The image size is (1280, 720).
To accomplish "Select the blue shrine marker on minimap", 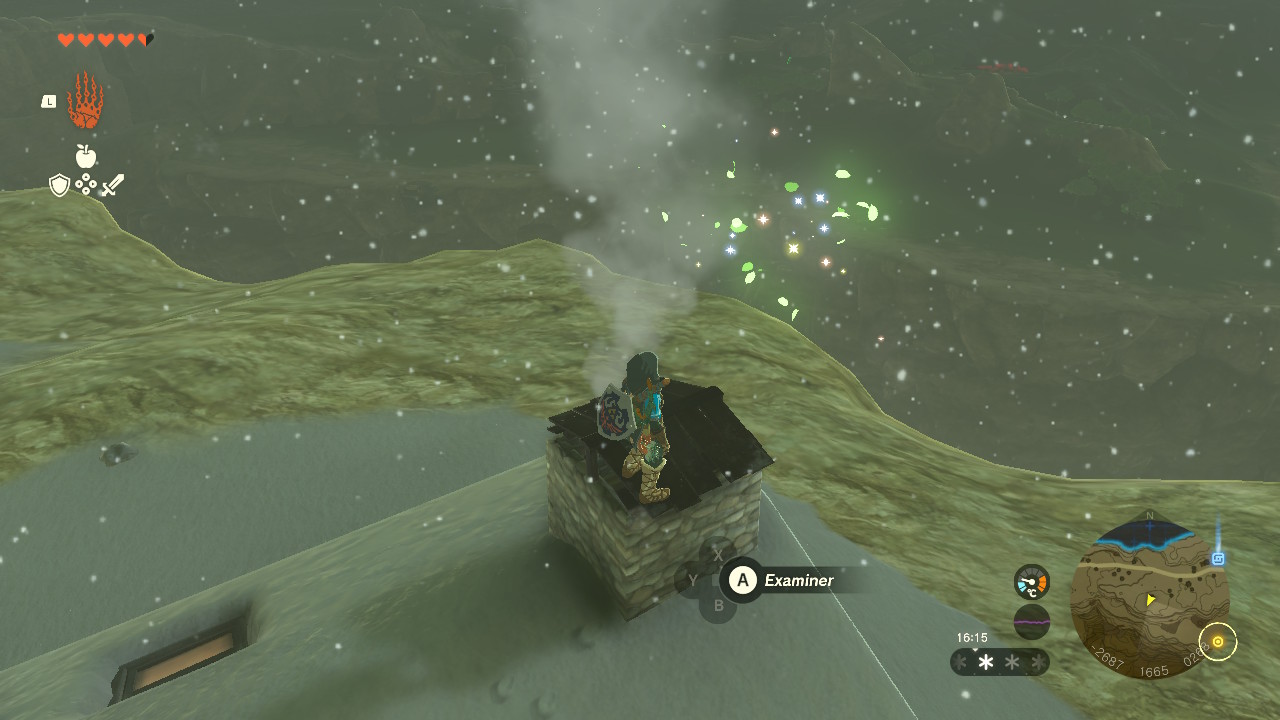I will pos(1218,559).
